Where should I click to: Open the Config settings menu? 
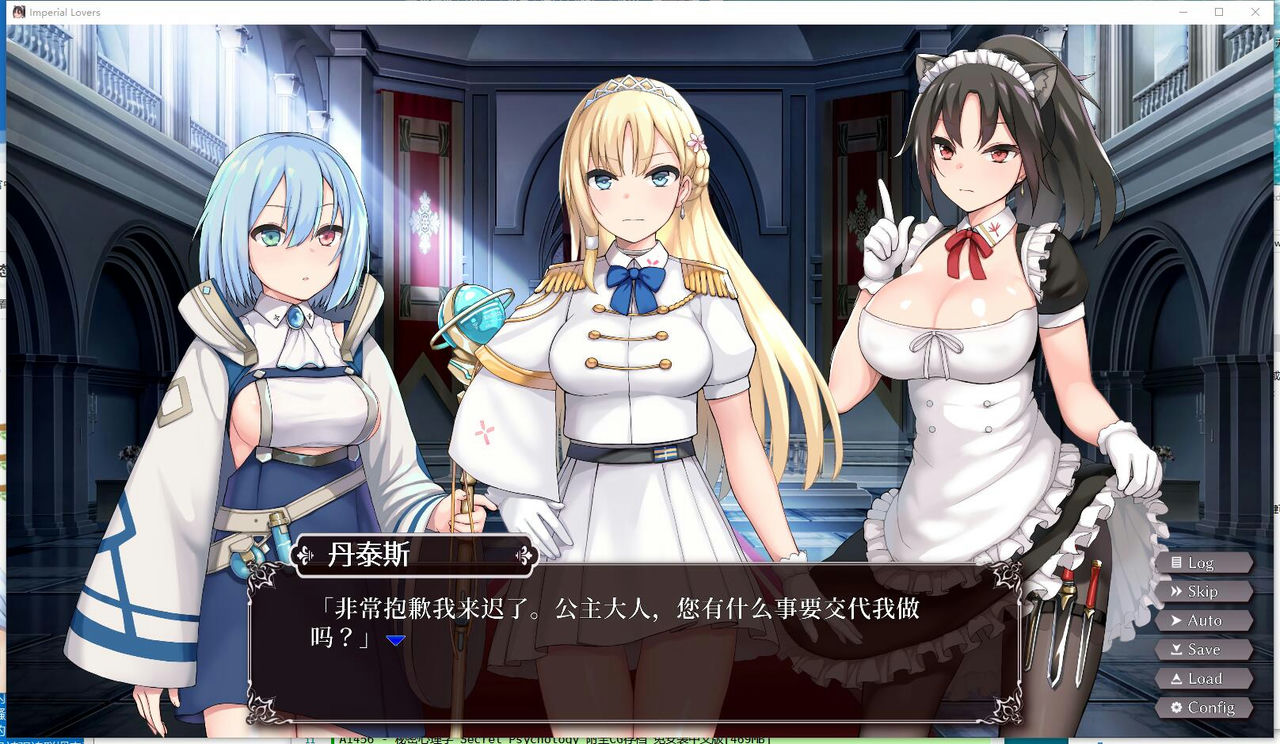pyautogui.click(x=1204, y=708)
